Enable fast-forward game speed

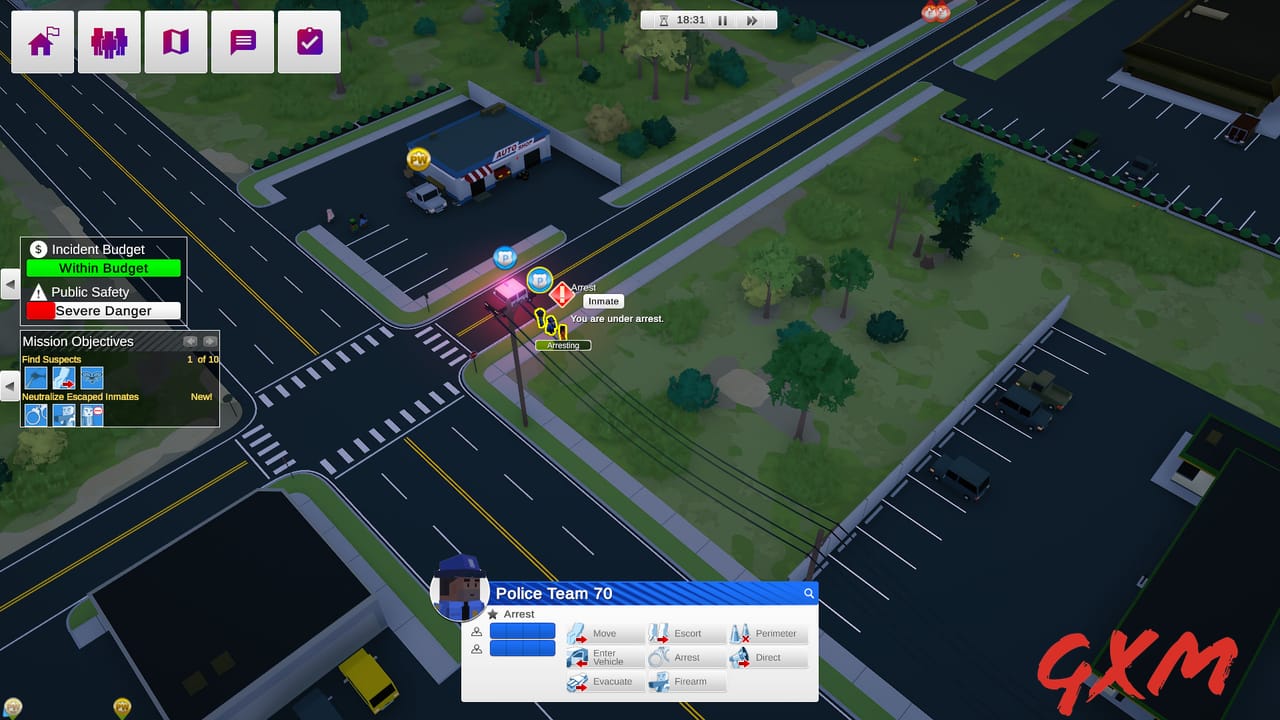[x=752, y=19]
